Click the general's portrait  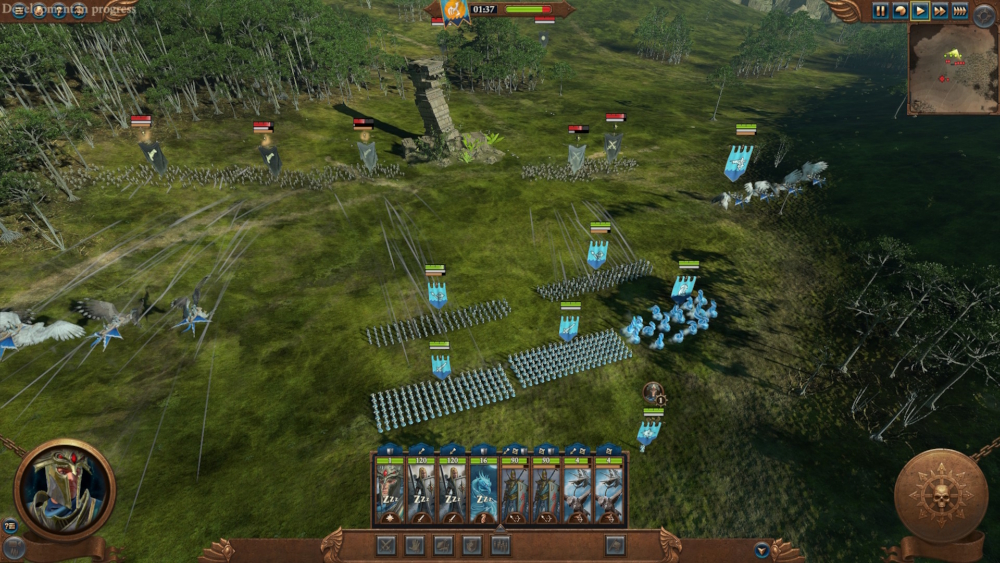pyautogui.click(x=65, y=490)
